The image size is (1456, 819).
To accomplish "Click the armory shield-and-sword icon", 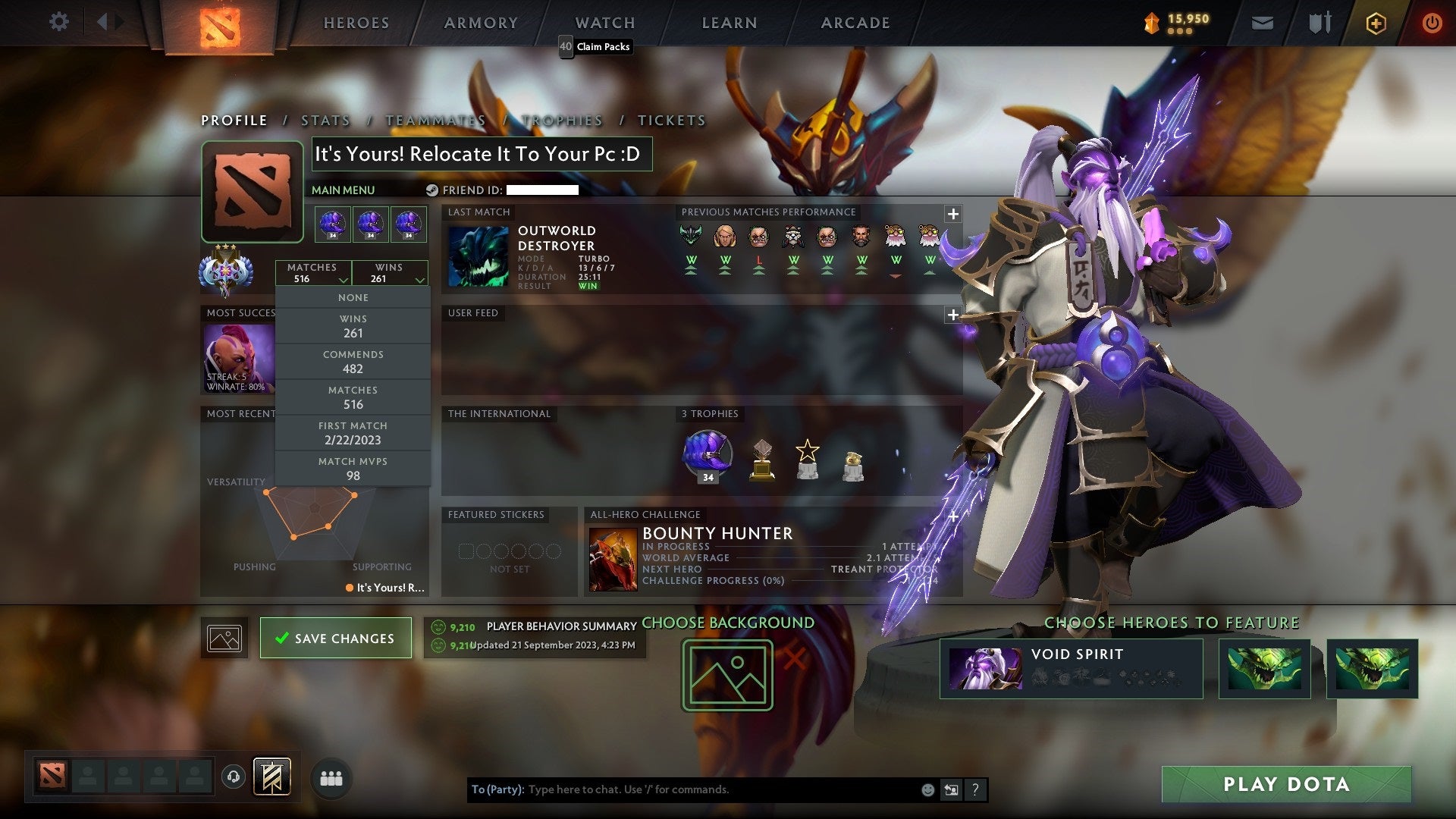I will (1319, 23).
